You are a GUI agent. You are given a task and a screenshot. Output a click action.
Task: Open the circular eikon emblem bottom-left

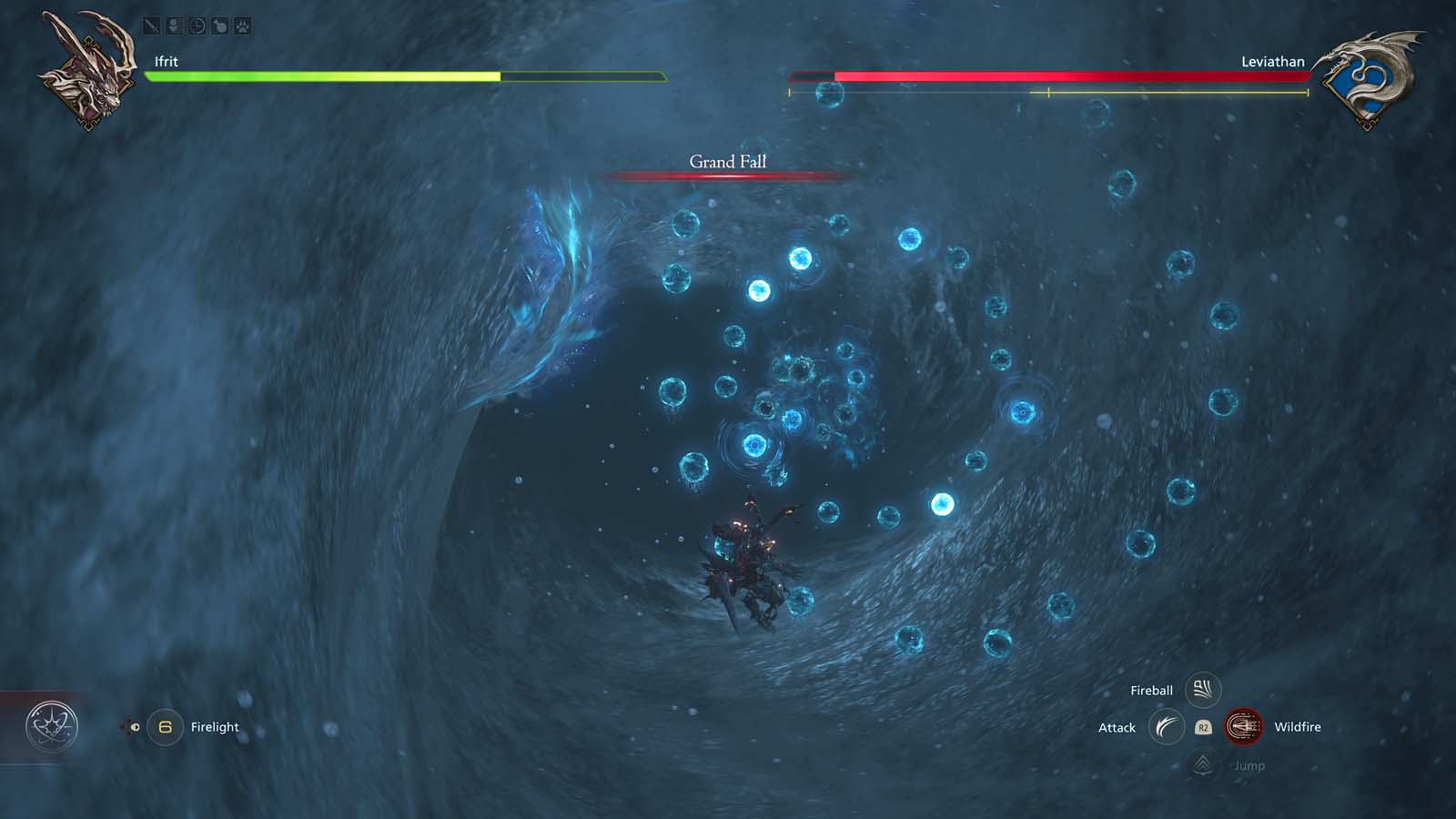click(52, 723)
